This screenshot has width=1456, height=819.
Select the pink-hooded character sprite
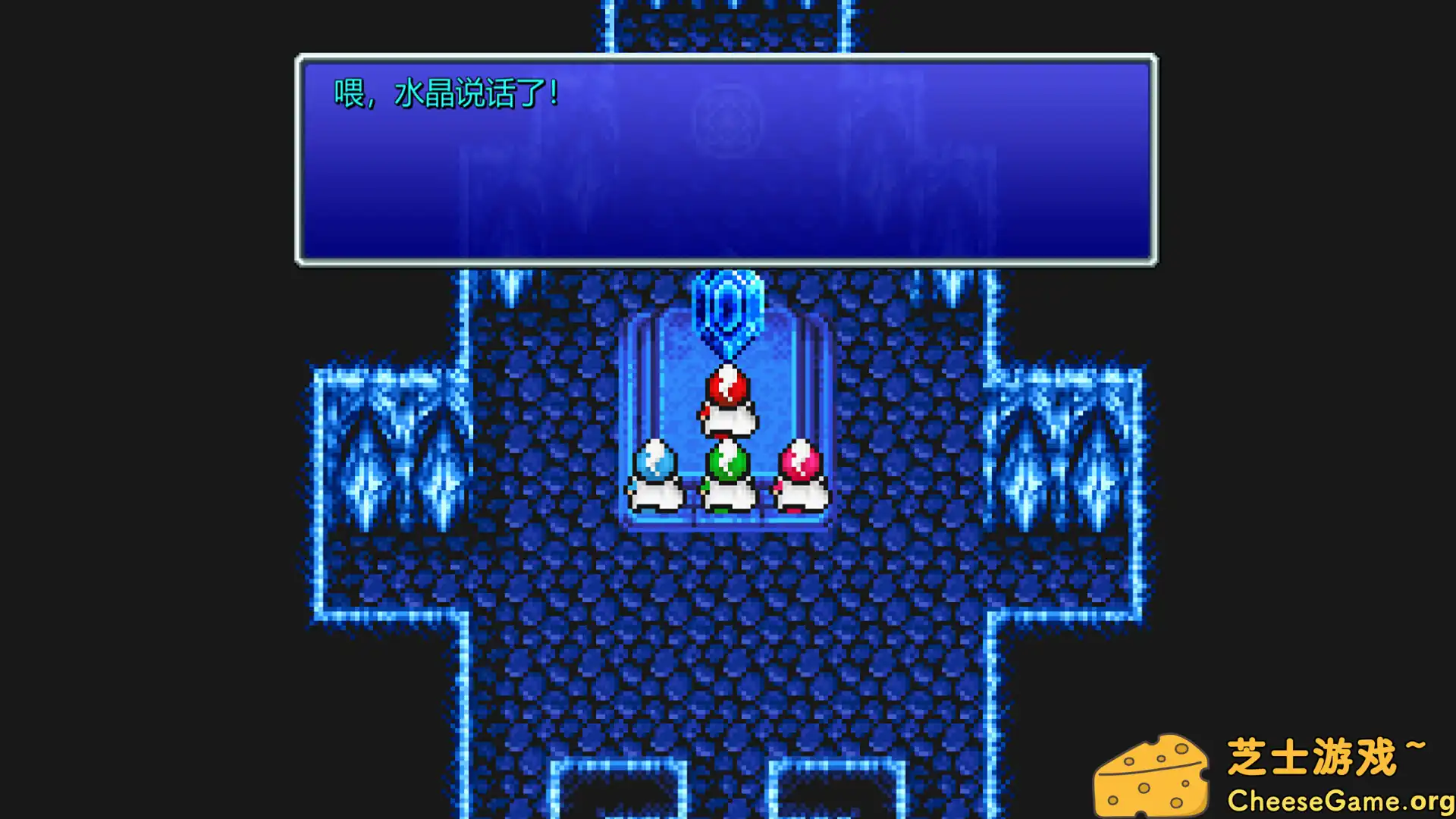coord(800,474)
